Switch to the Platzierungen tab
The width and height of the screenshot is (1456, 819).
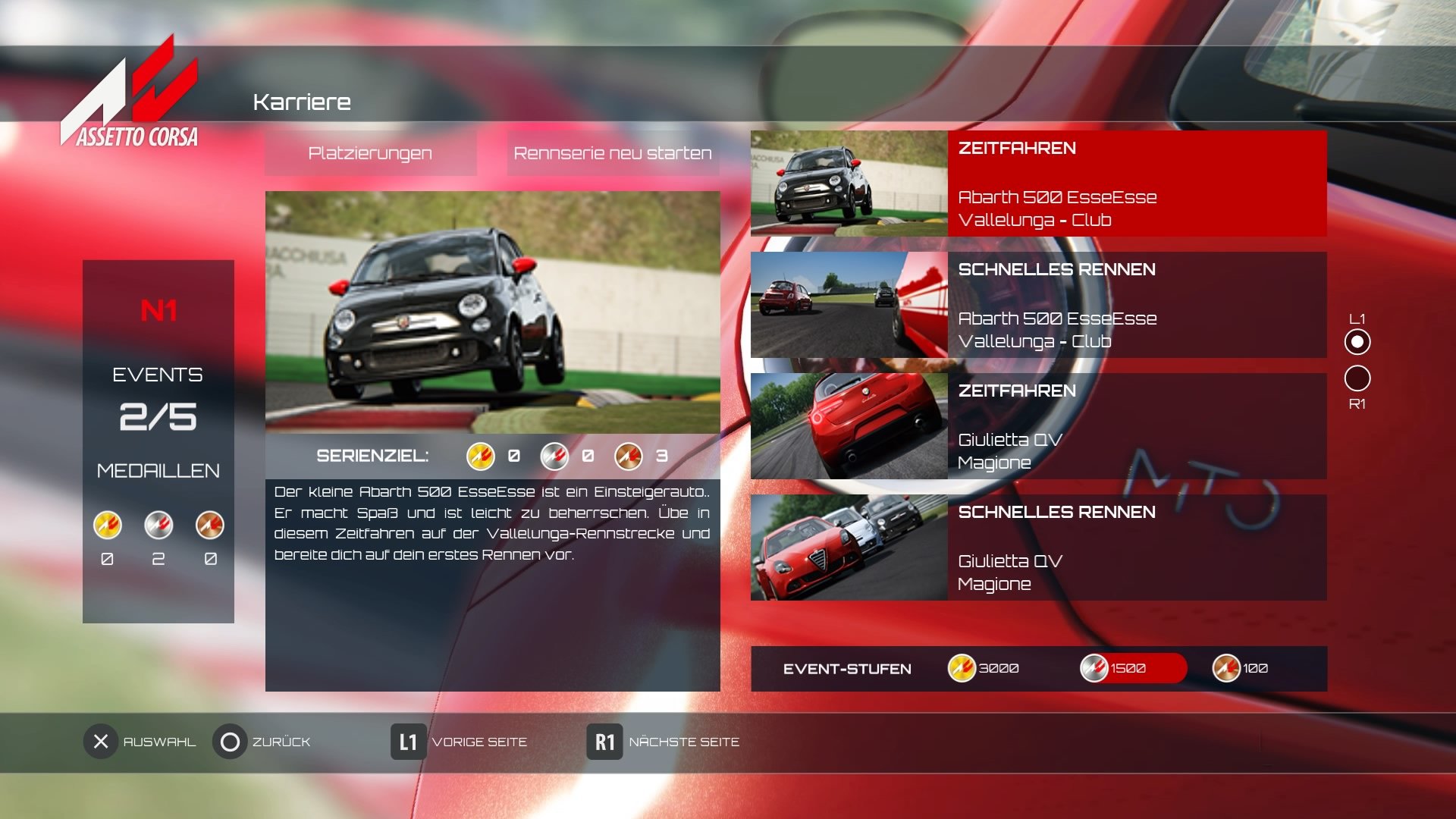(370, 153)
